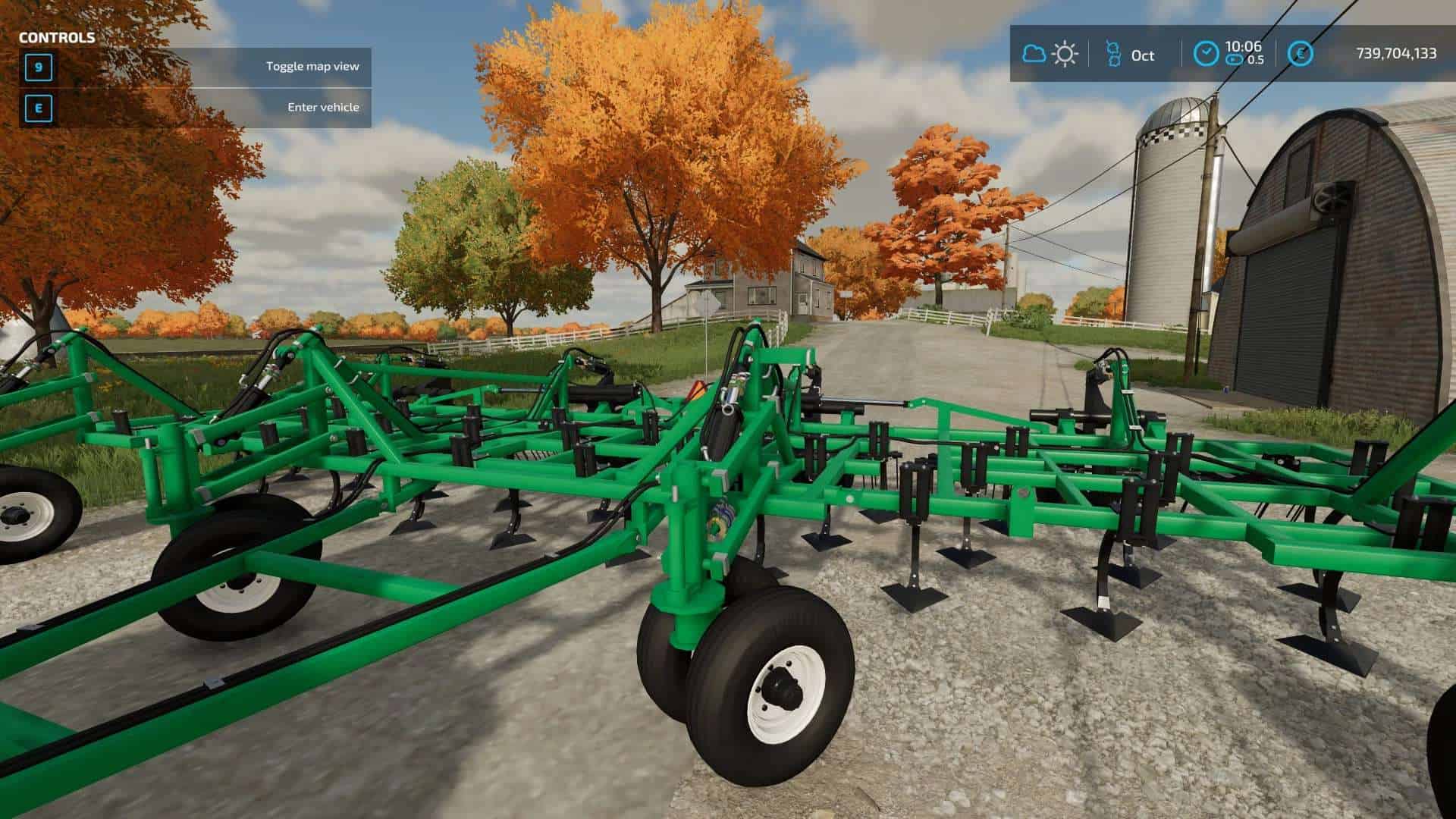Click the clock face icon
This screenshot has height=819, width=1456.
1206,53
